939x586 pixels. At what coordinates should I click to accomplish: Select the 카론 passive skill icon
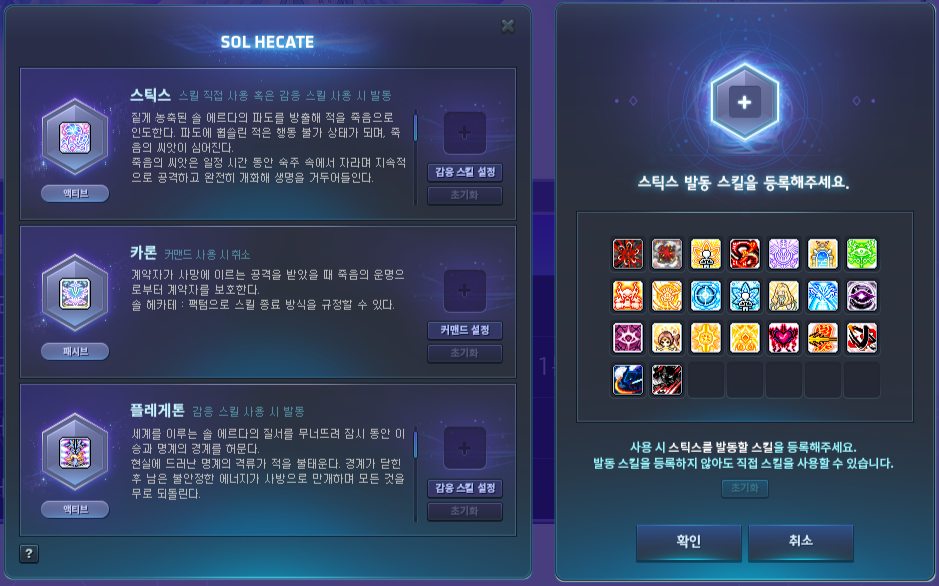pos(75,294)
